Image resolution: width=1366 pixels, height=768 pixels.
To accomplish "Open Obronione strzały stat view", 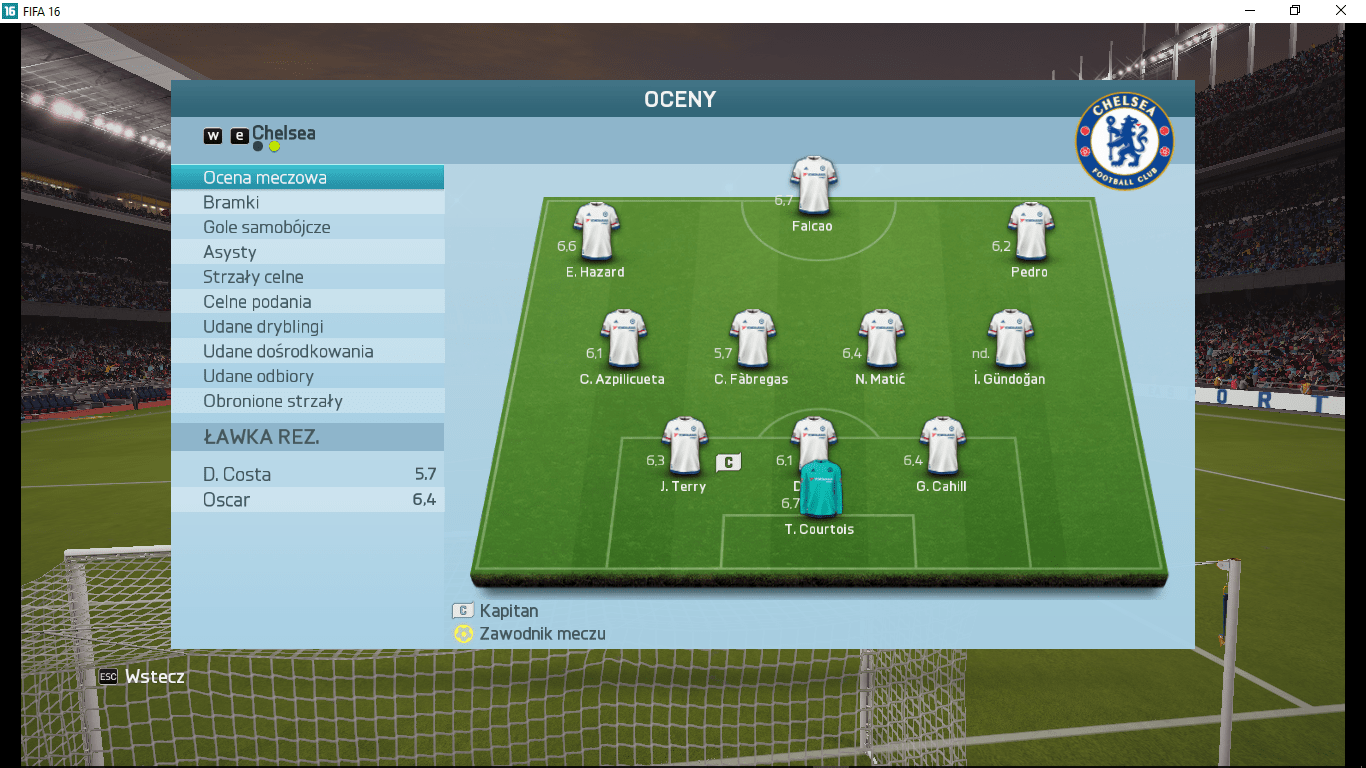I will (307, 401).
